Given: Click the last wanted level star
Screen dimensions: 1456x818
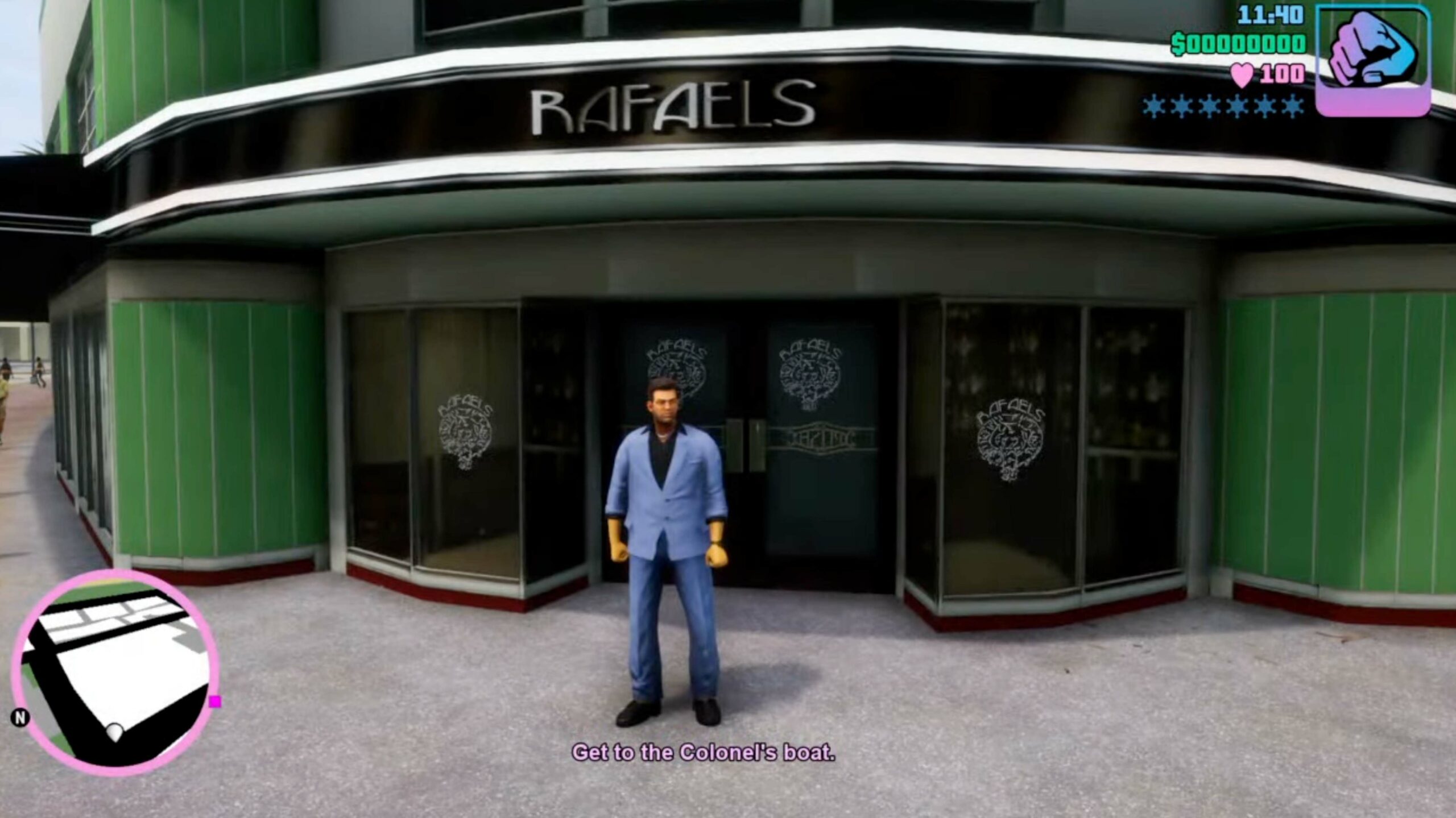Looking at the screenshot, I should pyautogui.click(x=1294, y=107).
